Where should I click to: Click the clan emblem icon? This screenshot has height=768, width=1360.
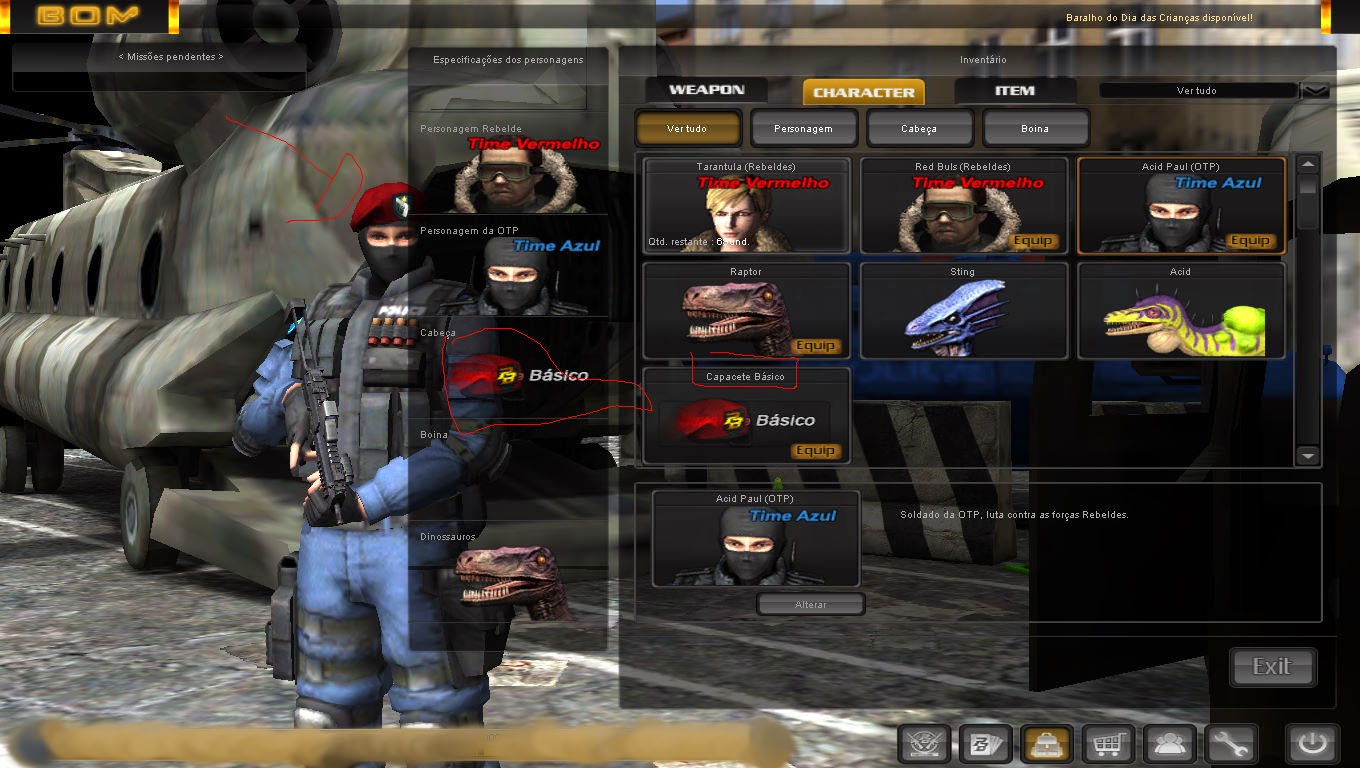(922, 744)
